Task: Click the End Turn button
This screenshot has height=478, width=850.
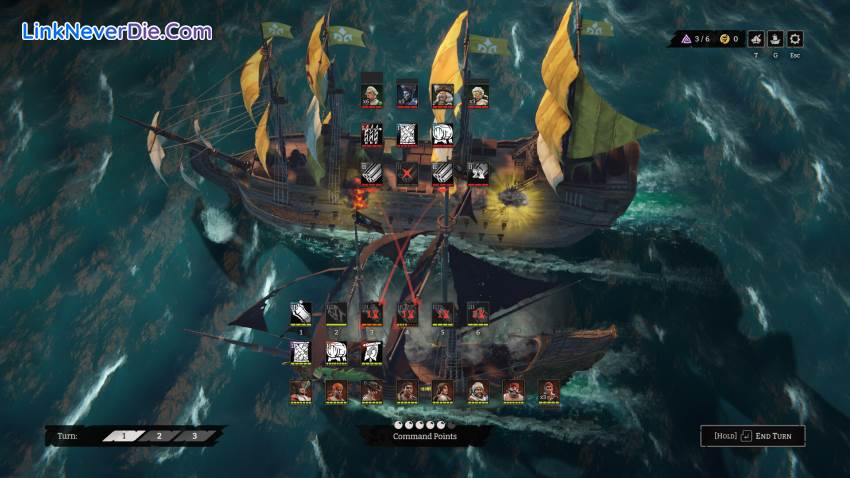Action: coord(753,436)
